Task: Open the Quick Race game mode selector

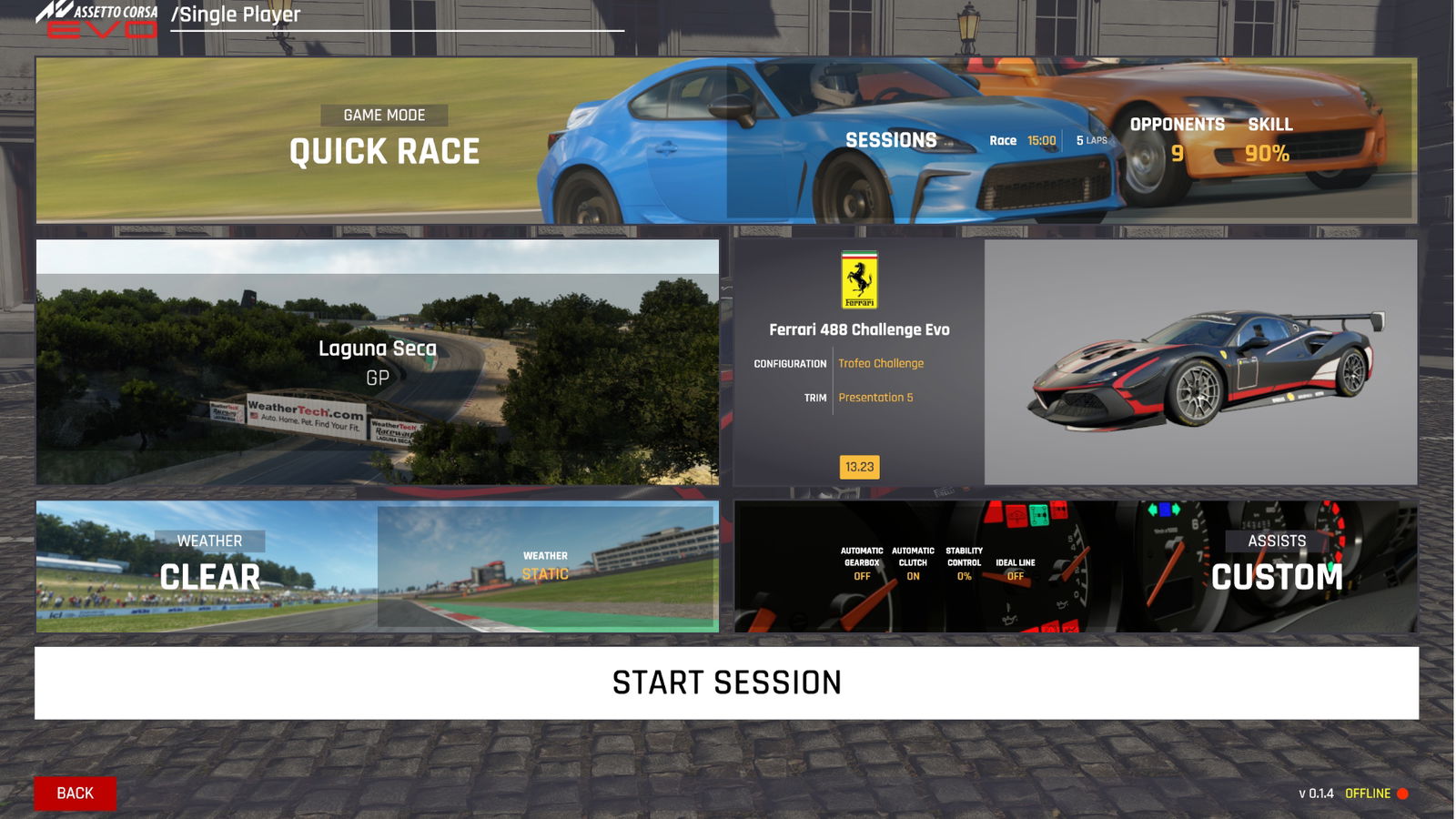Action: pyautogui.click(x=384, y=141)
